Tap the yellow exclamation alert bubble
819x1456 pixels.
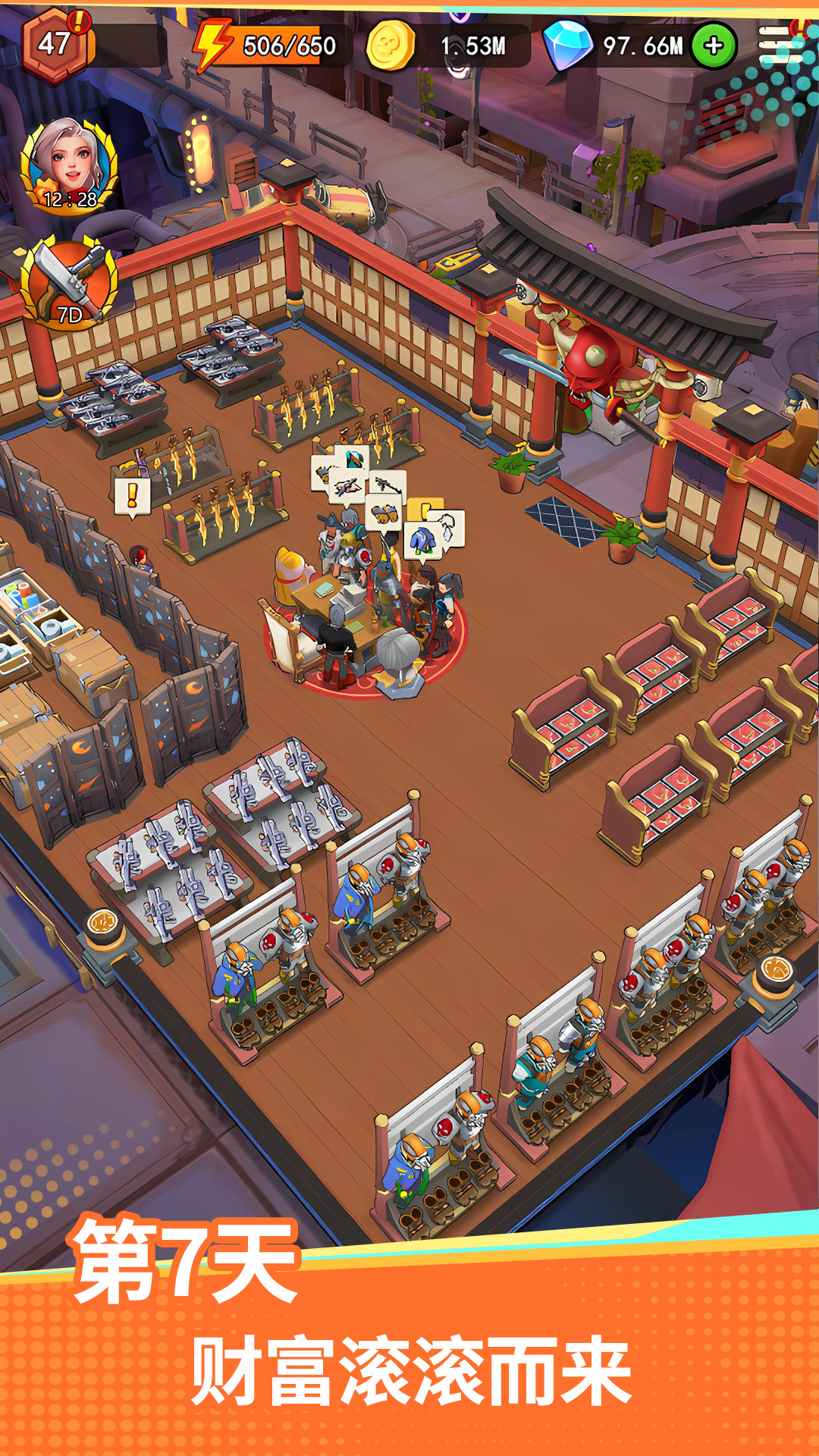(132, 497)
